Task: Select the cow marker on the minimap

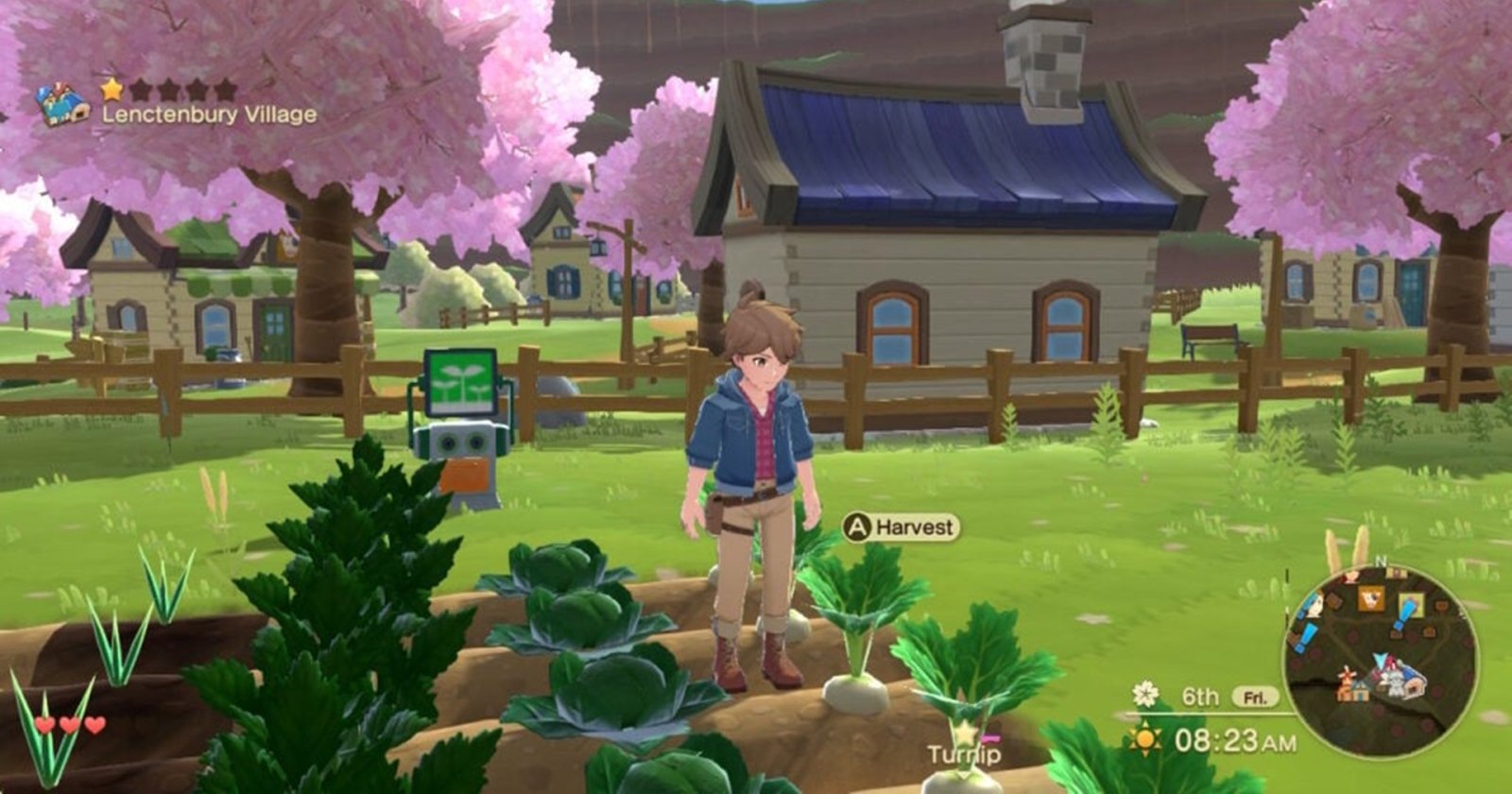Action: tap(1369, 598)
